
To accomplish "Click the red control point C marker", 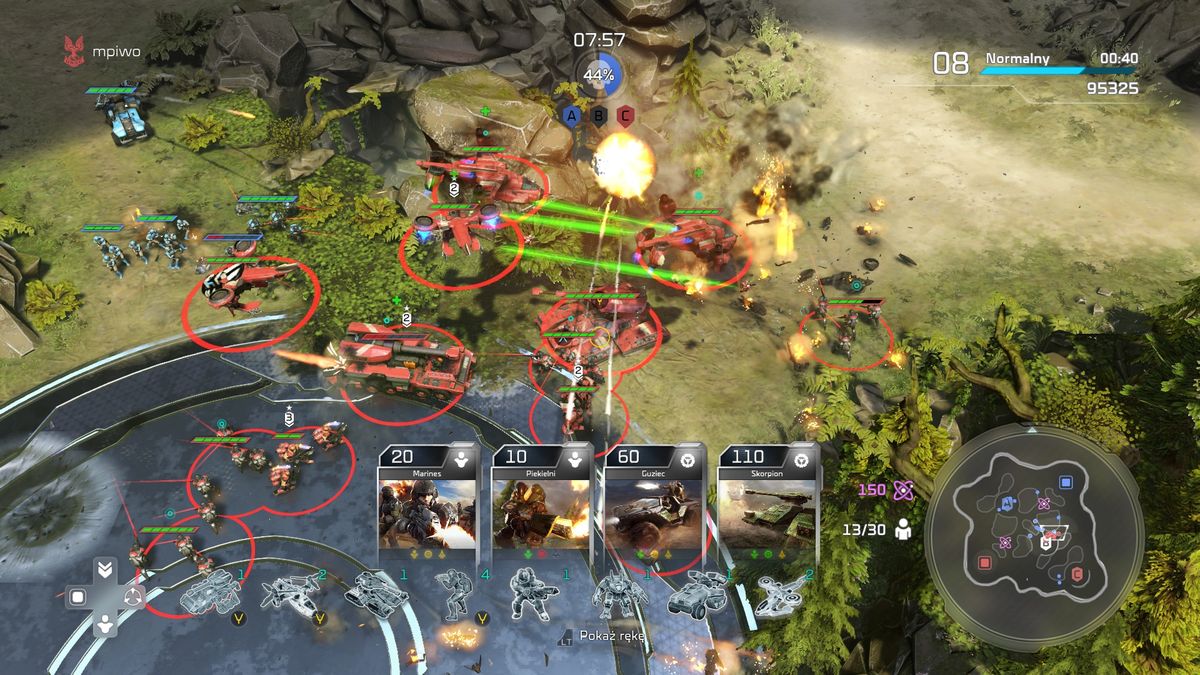I will (626, 115).
